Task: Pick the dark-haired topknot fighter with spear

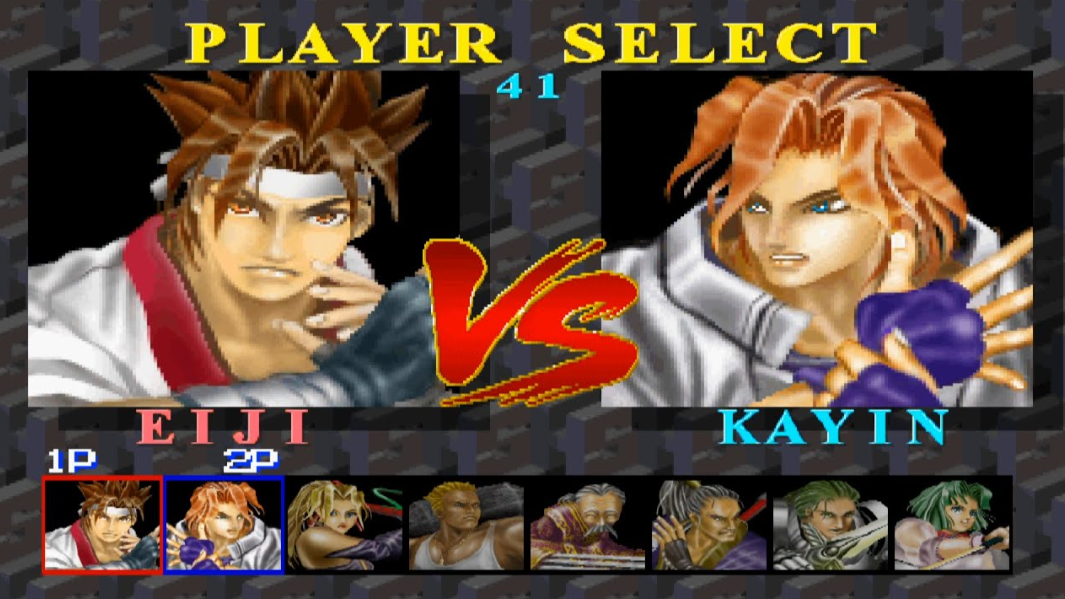Action: (x=709, y=524)
